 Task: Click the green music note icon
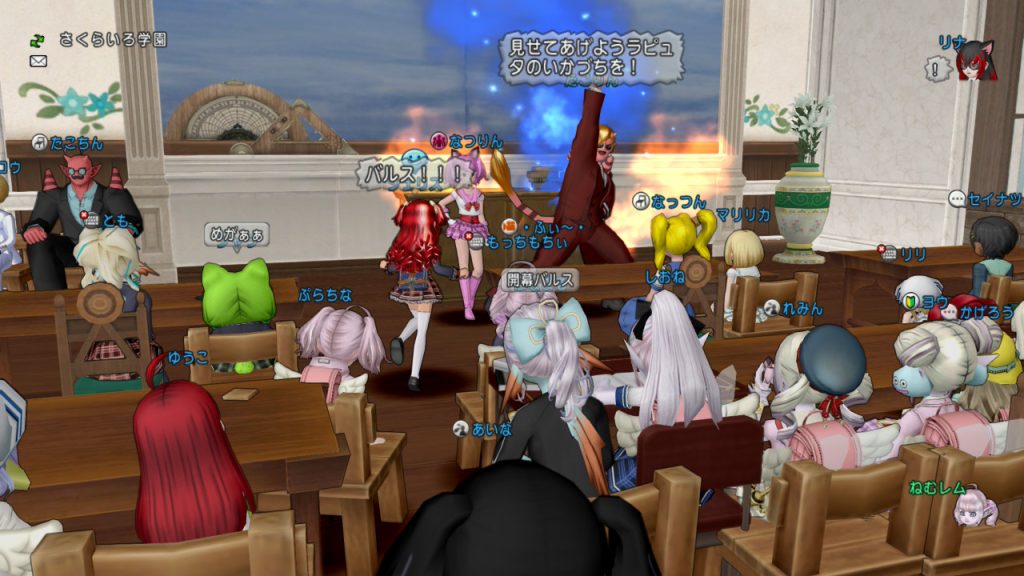(38, 40)
